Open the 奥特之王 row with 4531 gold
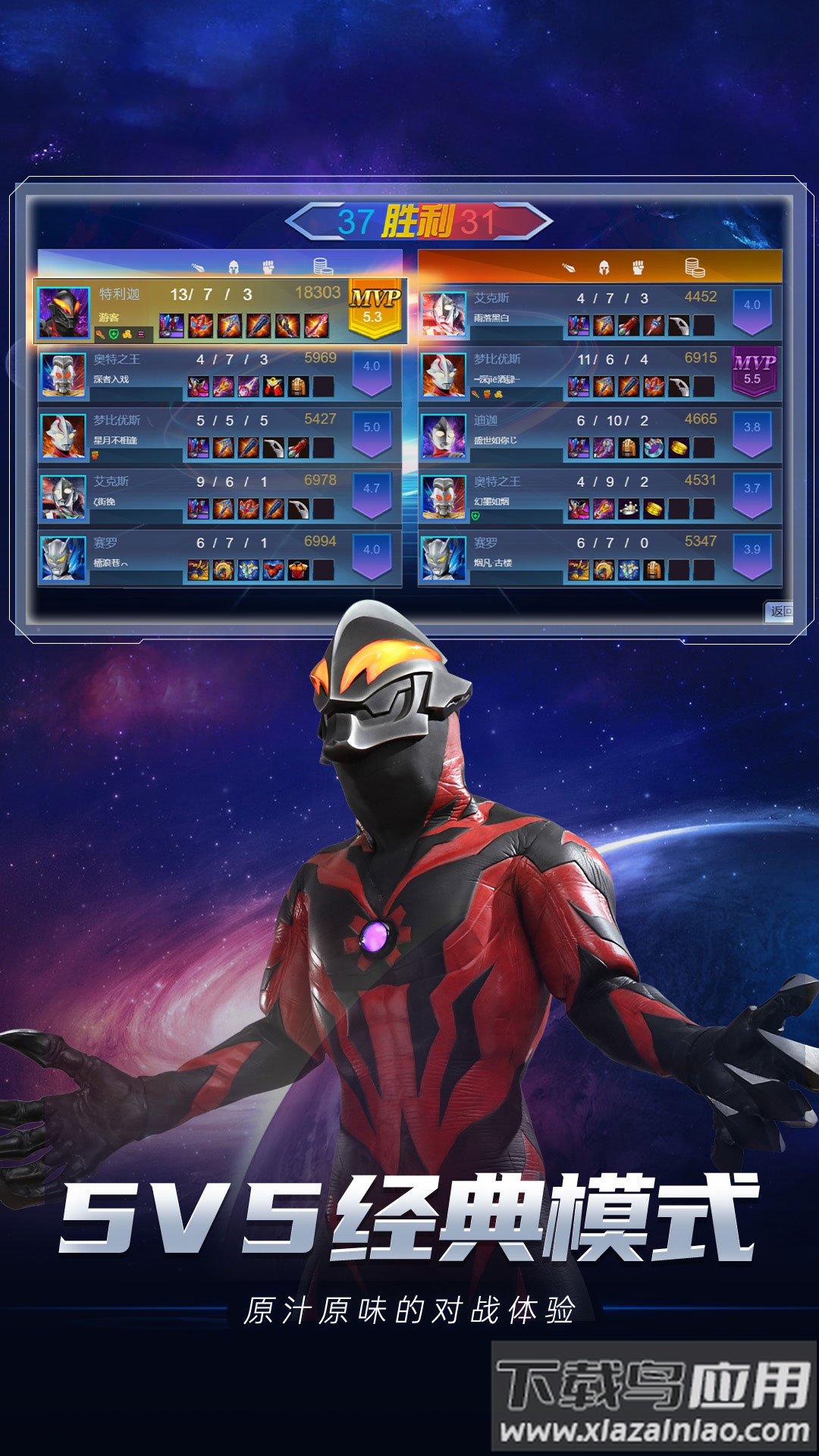Screen dimensions: 819x1456 [x=599, y=497]
